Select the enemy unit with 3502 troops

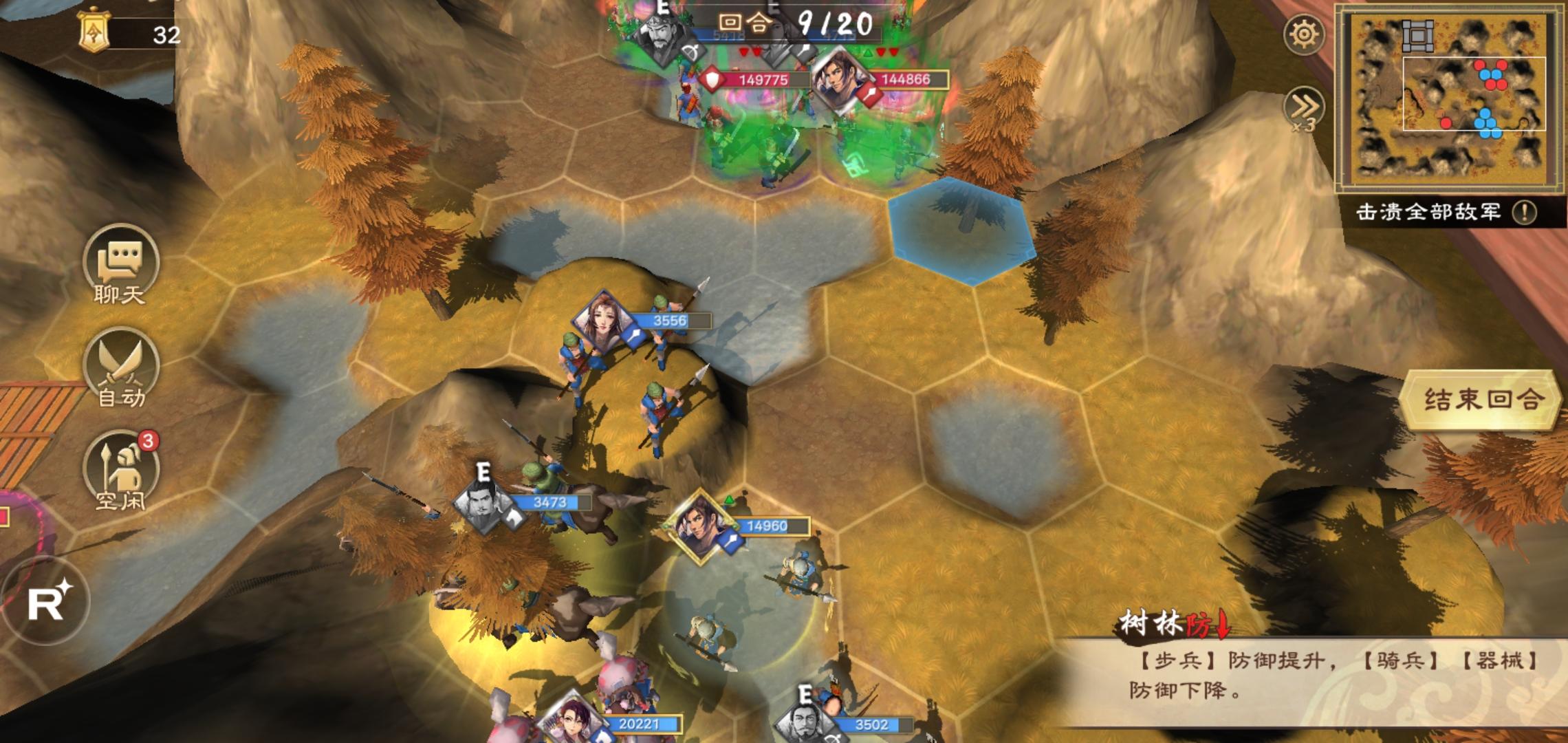tap(806, 724)
